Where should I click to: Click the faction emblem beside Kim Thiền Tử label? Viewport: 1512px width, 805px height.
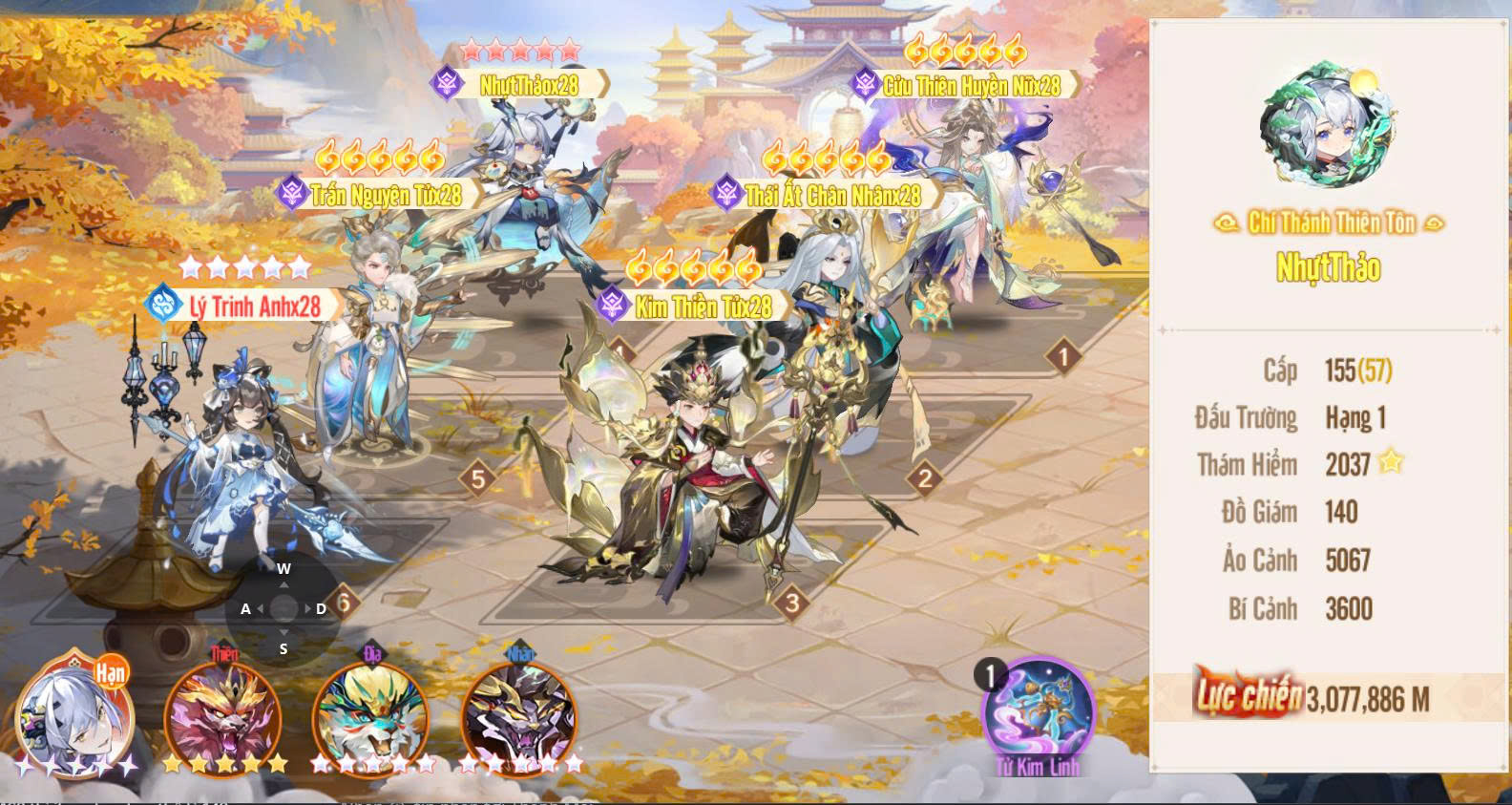(x=612, y=307)
